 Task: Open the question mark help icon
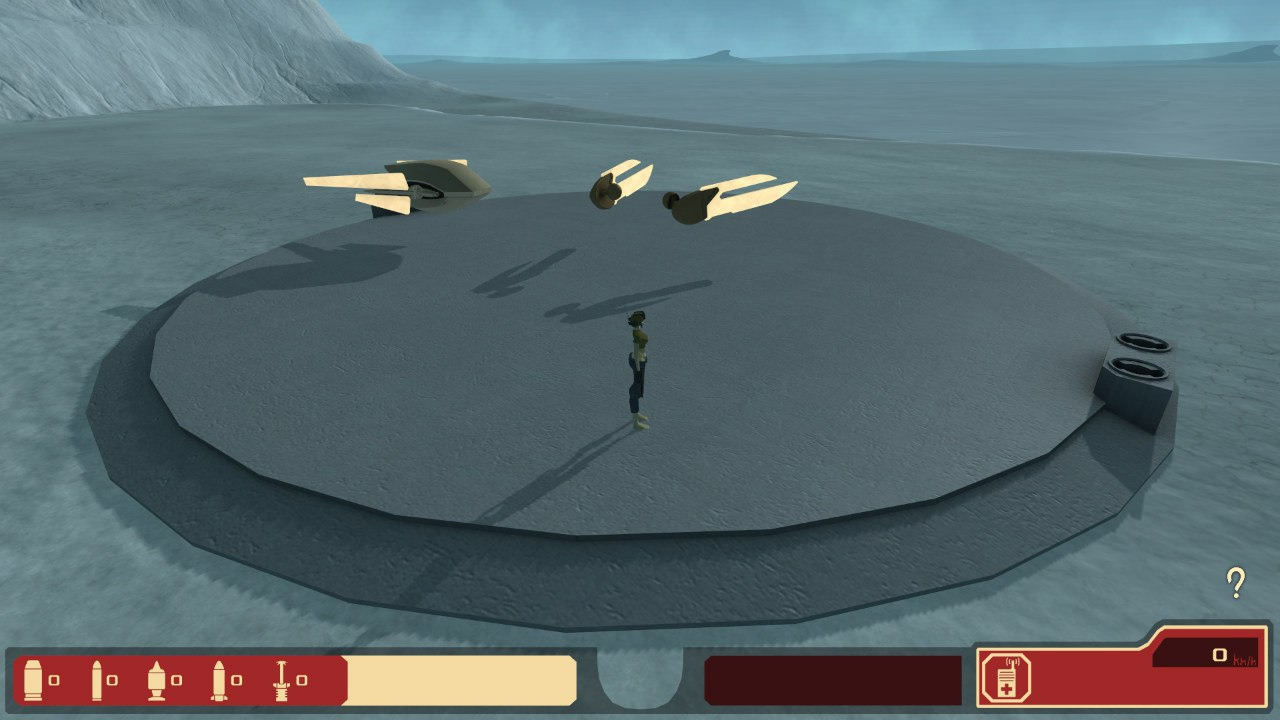(x=1236, y=582)
